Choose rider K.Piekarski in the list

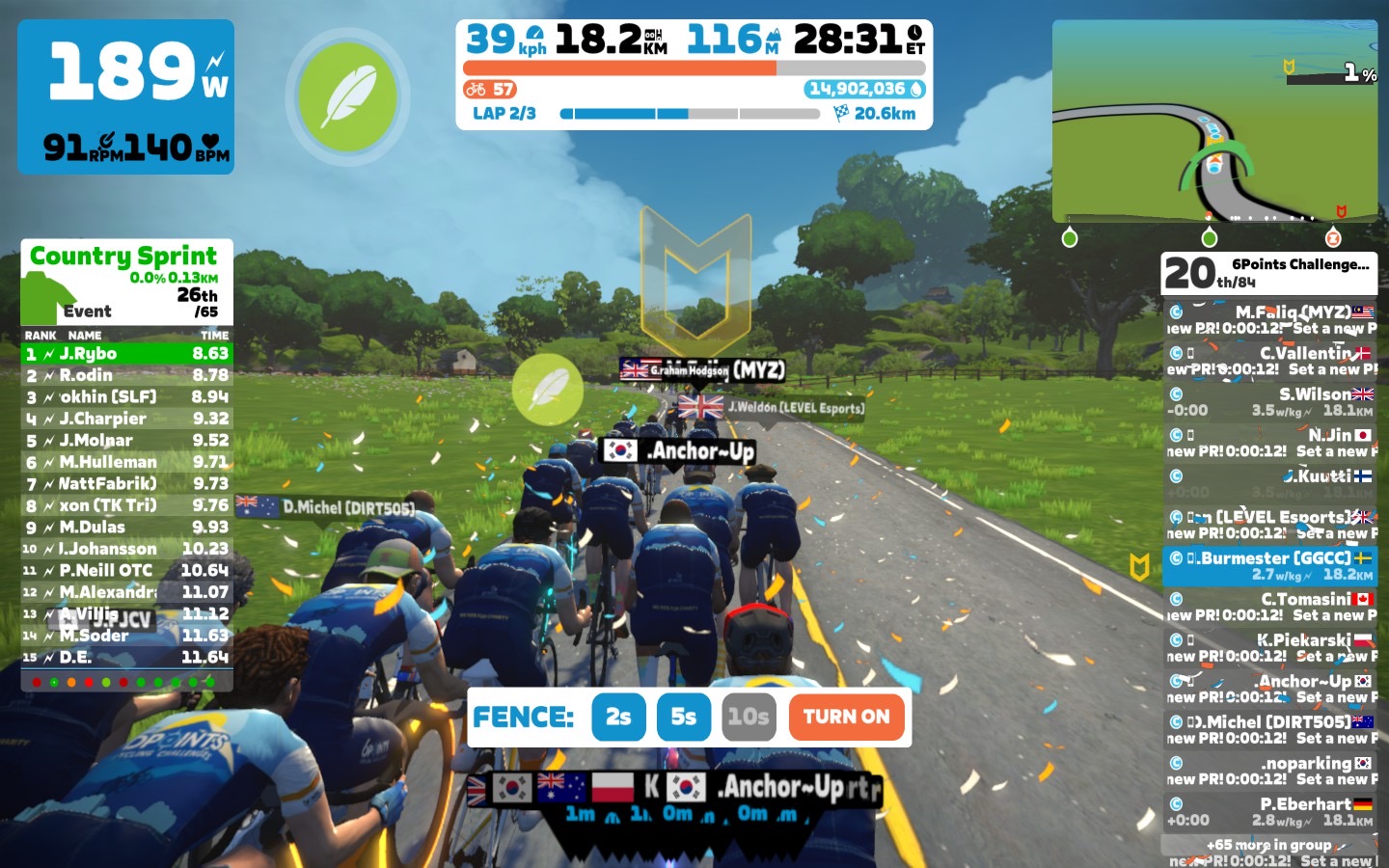tap(1269, 648)
